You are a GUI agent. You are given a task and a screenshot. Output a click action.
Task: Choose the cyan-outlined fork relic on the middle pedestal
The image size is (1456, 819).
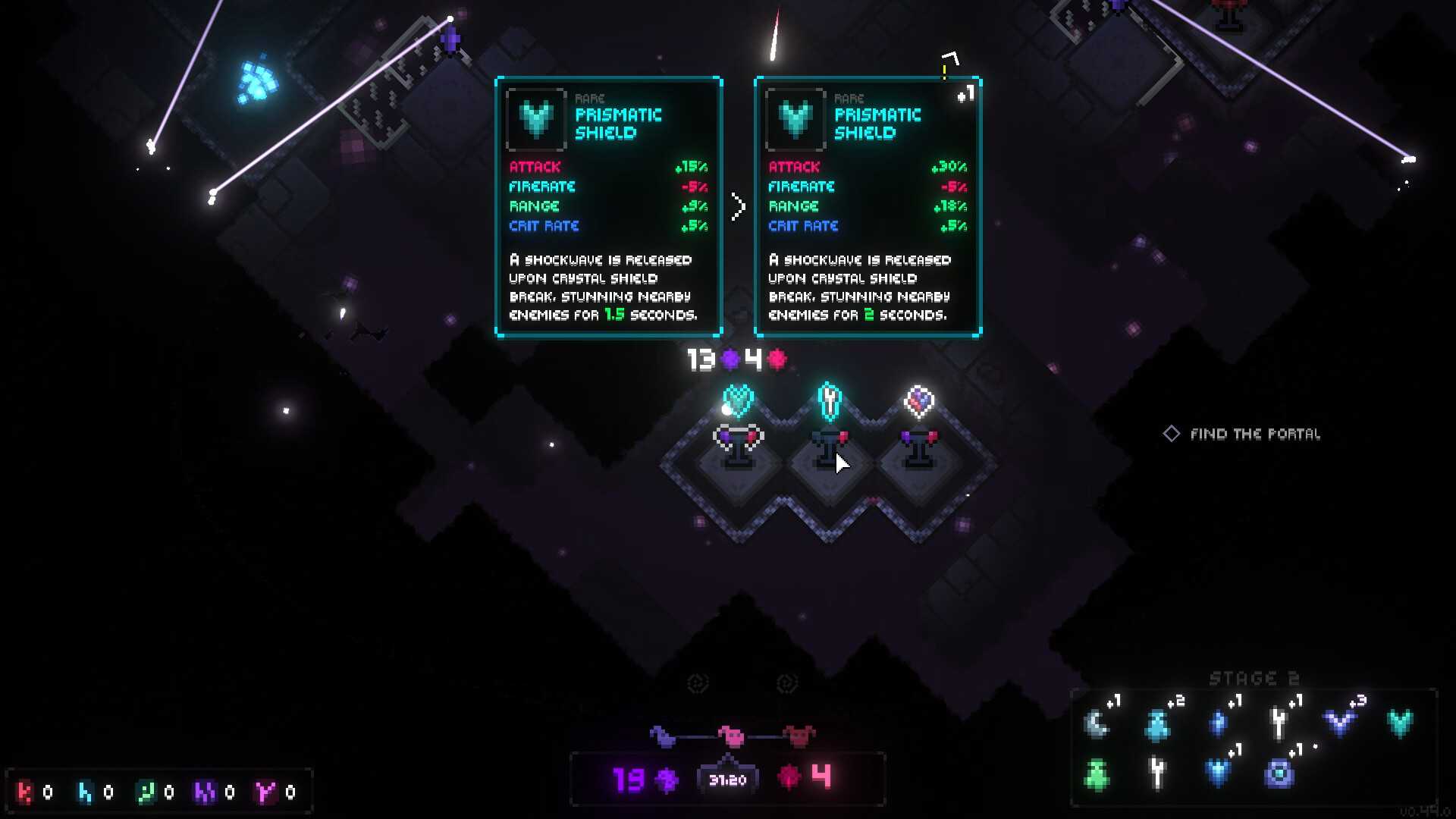pos(830,400)
